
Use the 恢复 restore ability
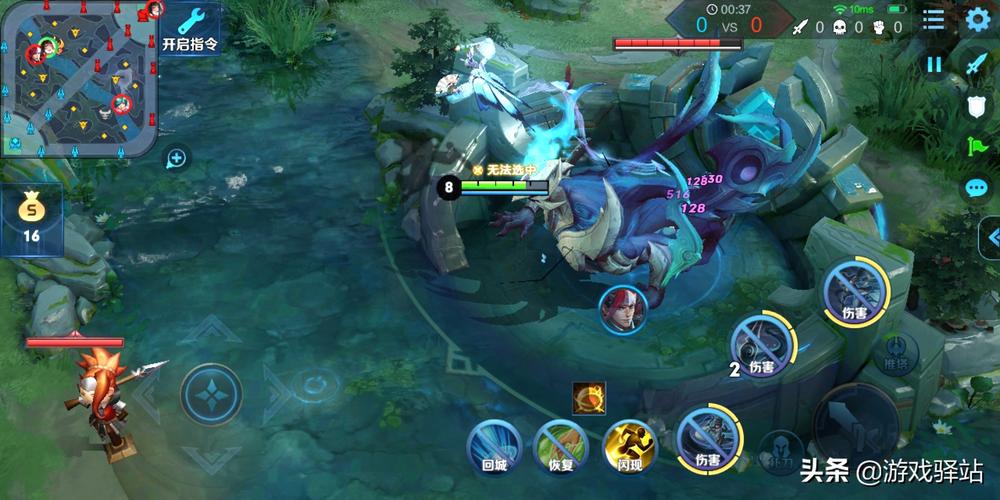[x=561, y=445]
